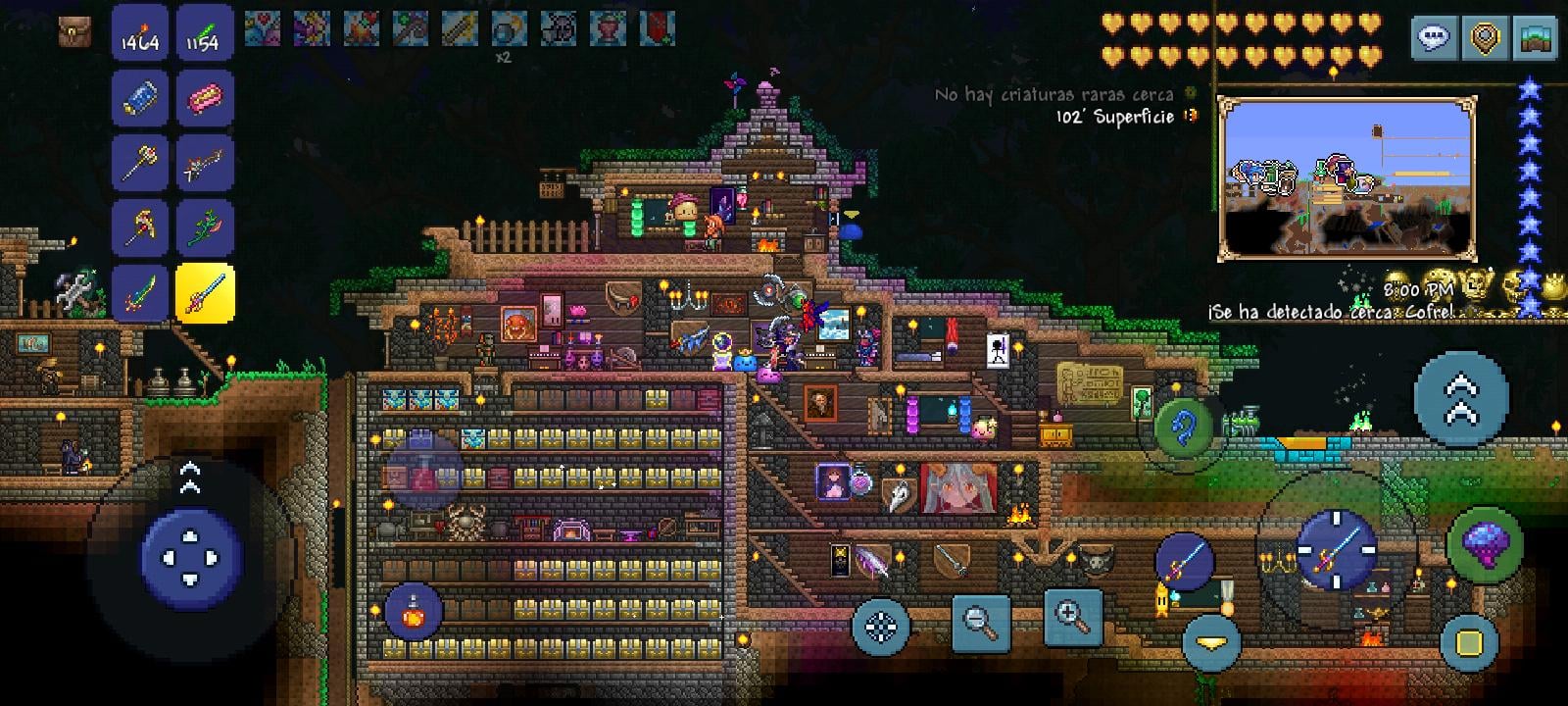The width and height of the screenshot is (1568, 706).
Task: Zoom out with the minus magnifier
Action: 980,620
